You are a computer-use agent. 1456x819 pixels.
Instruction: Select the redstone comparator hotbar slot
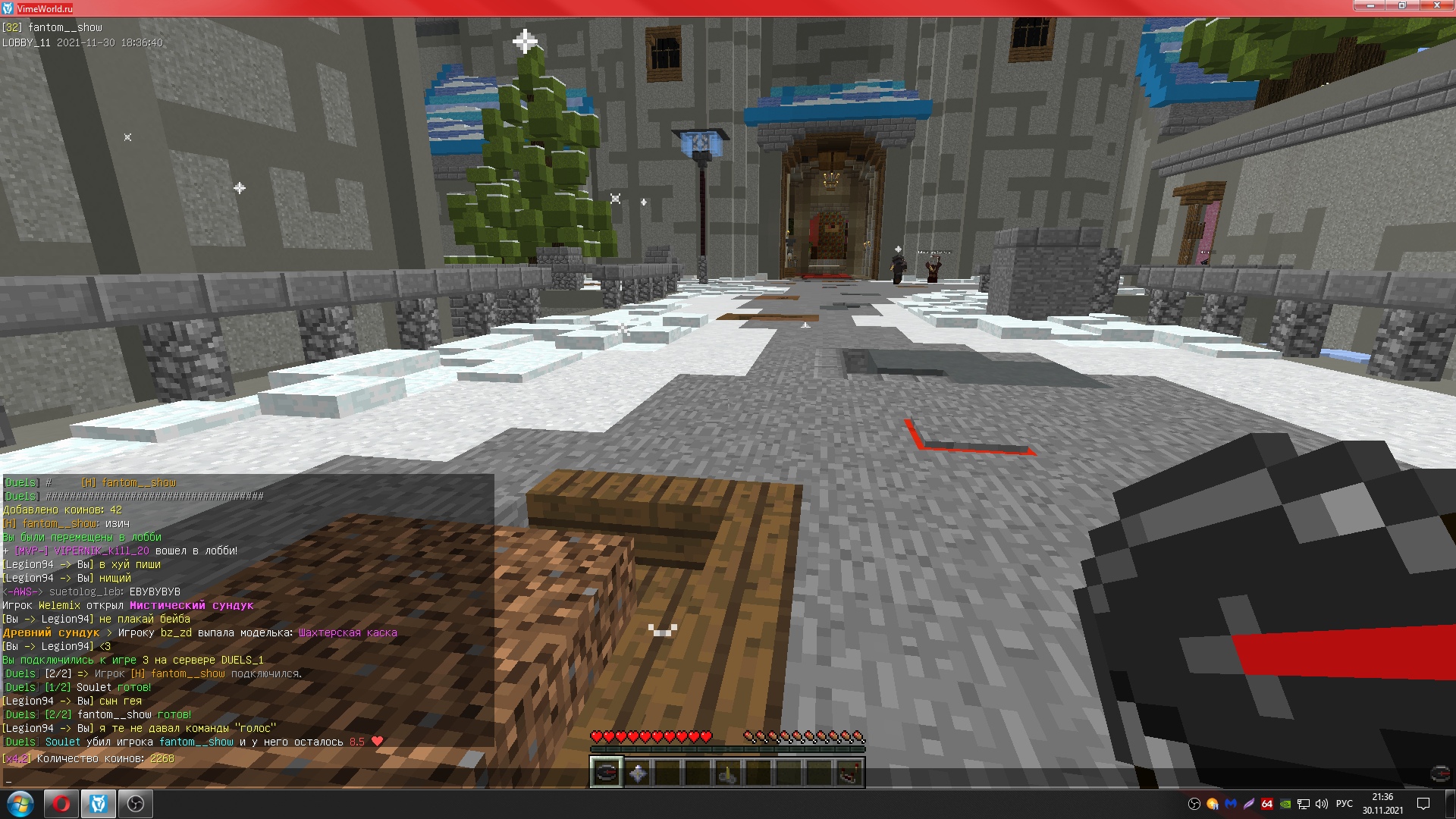849,773
